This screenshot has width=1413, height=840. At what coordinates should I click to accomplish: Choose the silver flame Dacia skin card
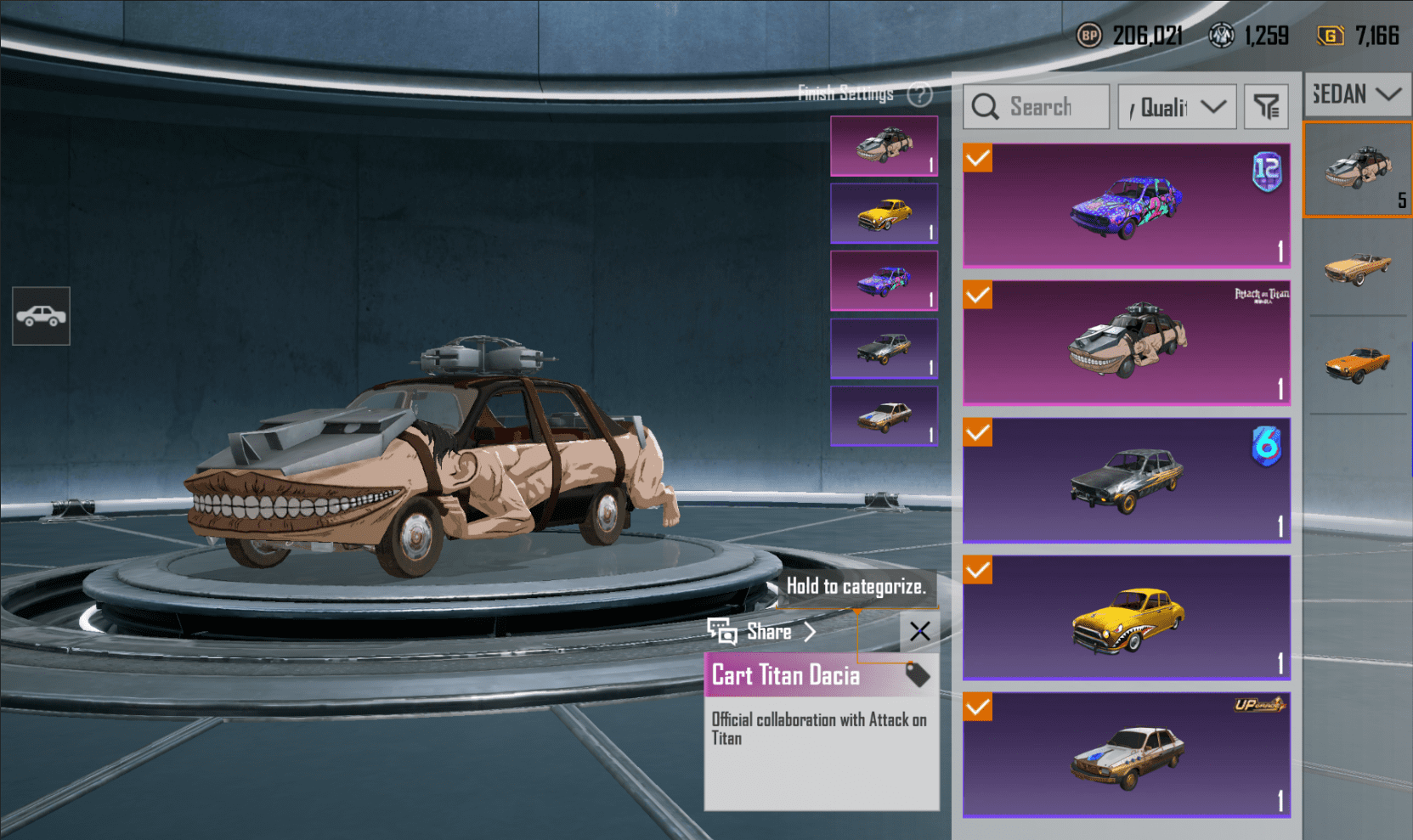point(1126,480)
